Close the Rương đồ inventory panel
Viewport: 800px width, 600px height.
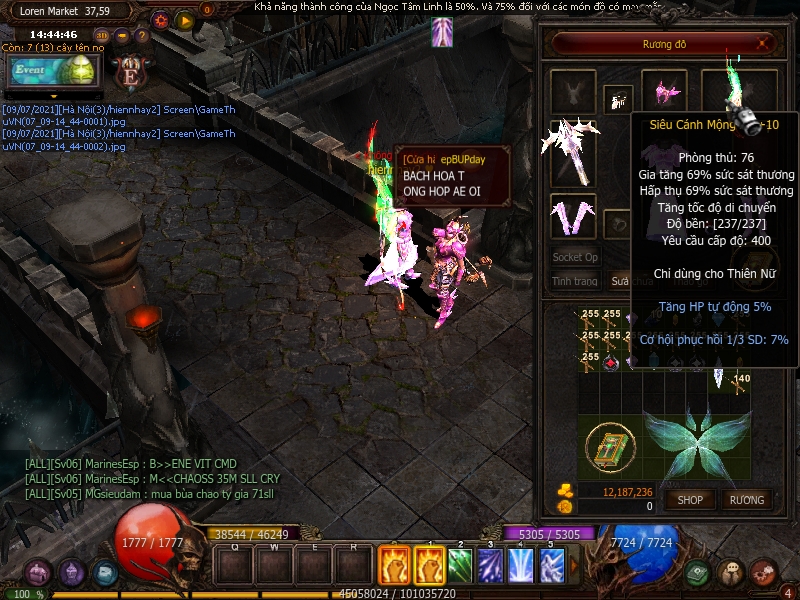coord(764,43)
